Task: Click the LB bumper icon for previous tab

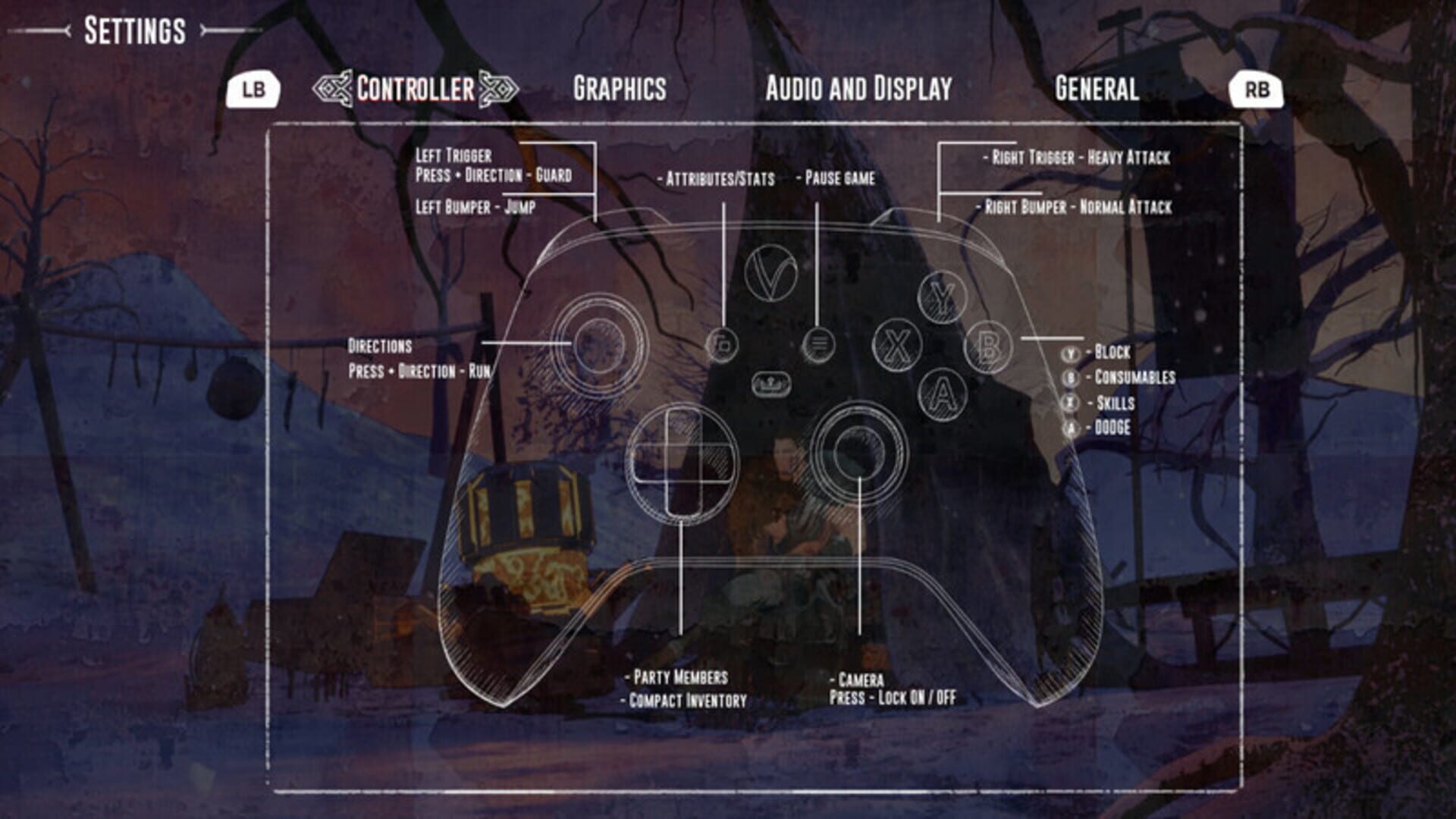Action: (254, 88)
